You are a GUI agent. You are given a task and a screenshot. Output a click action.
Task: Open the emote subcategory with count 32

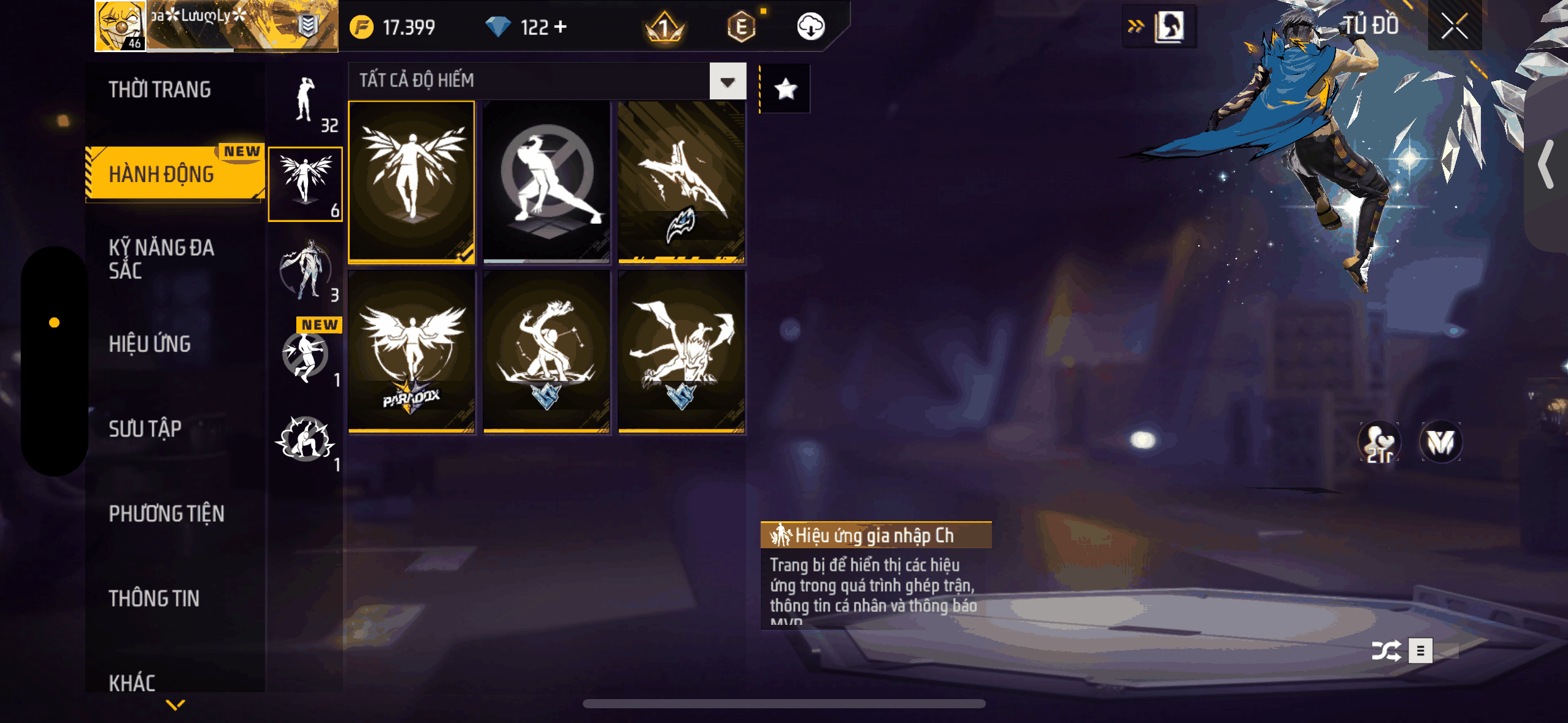(306, 103)
